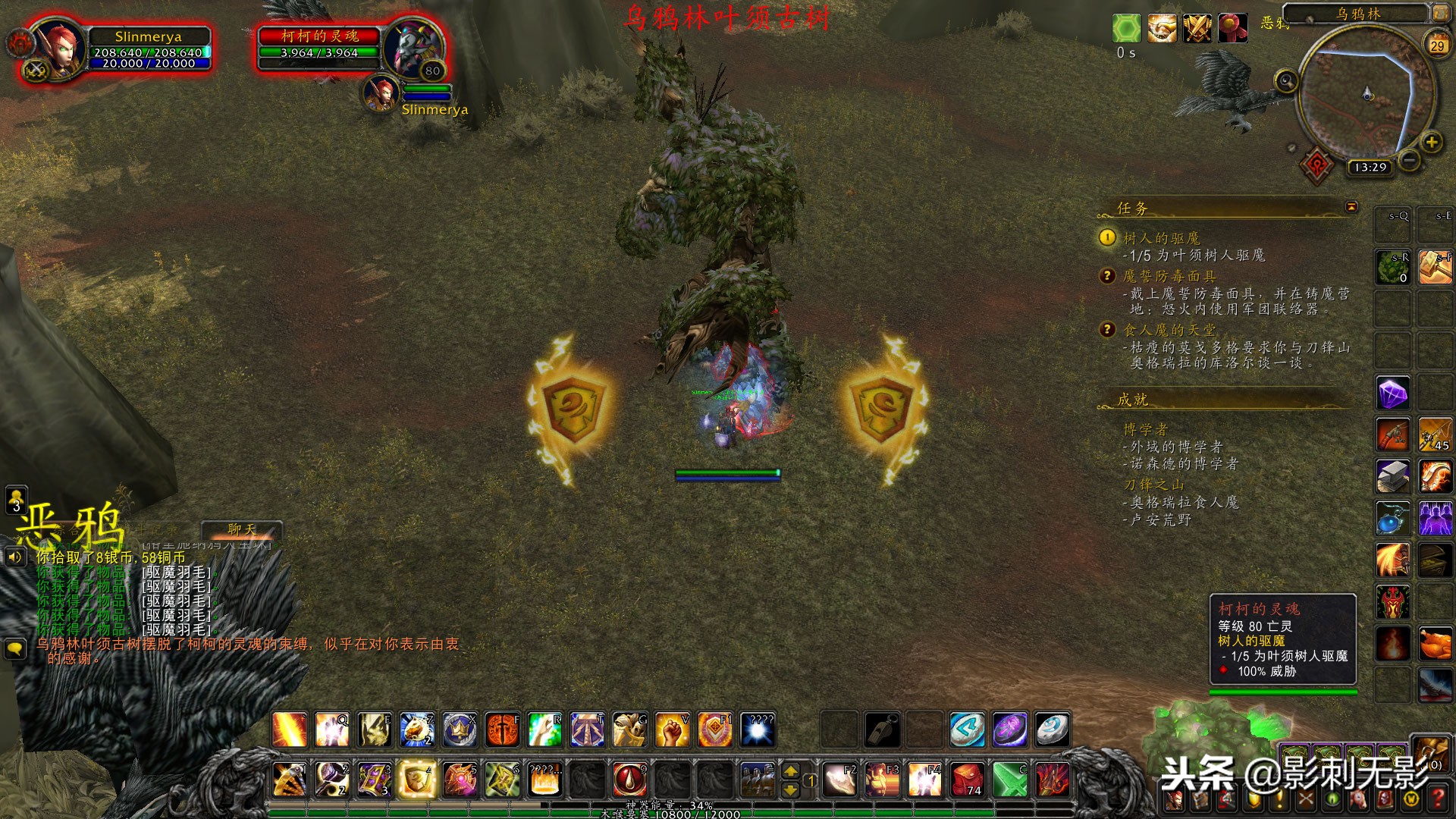Select the target portrait of 柯柯的灵魂

(x=413, y=47)
